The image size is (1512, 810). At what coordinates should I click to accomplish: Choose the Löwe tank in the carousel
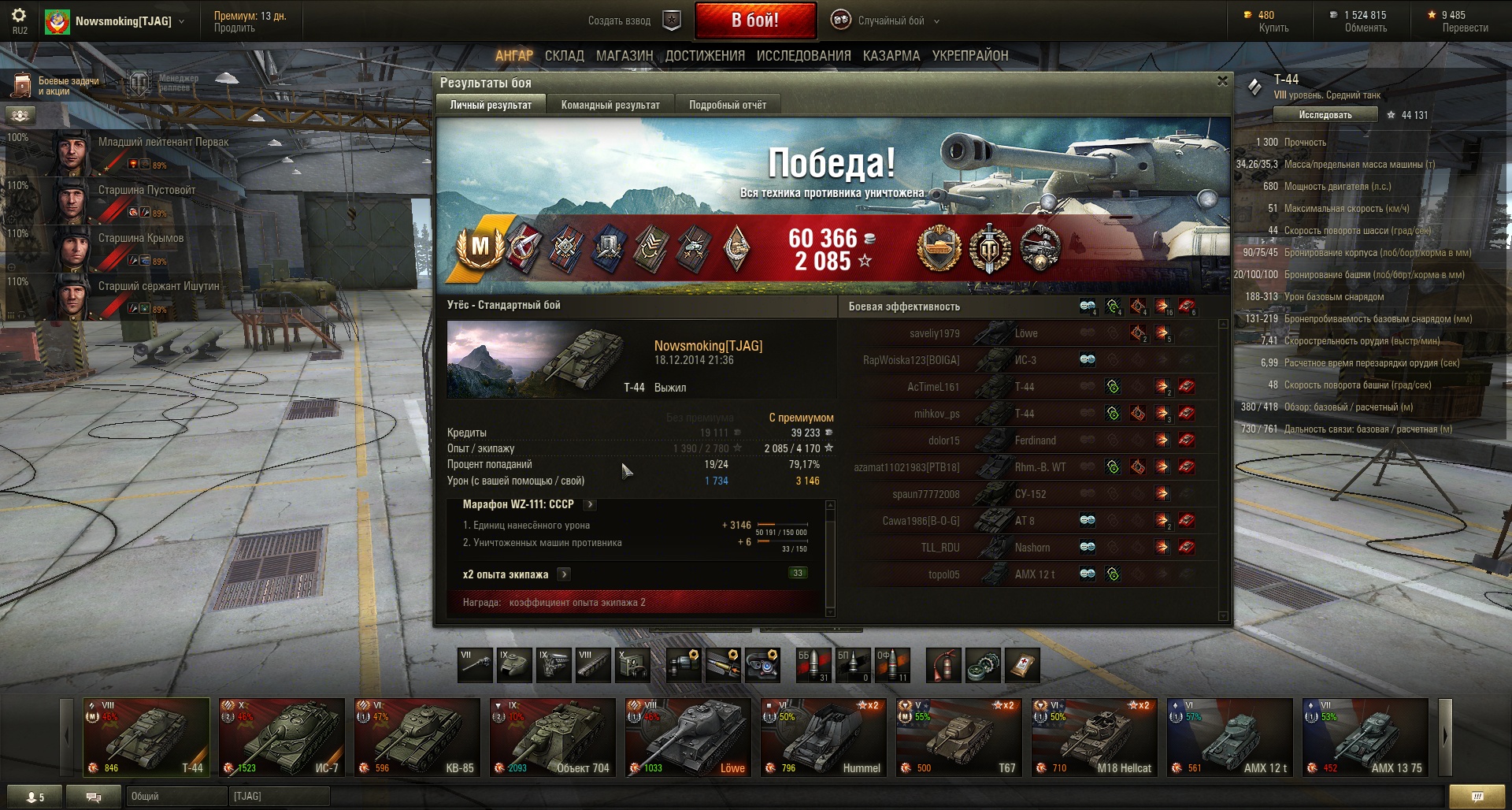pyautogui.click(x=687, y=738)
